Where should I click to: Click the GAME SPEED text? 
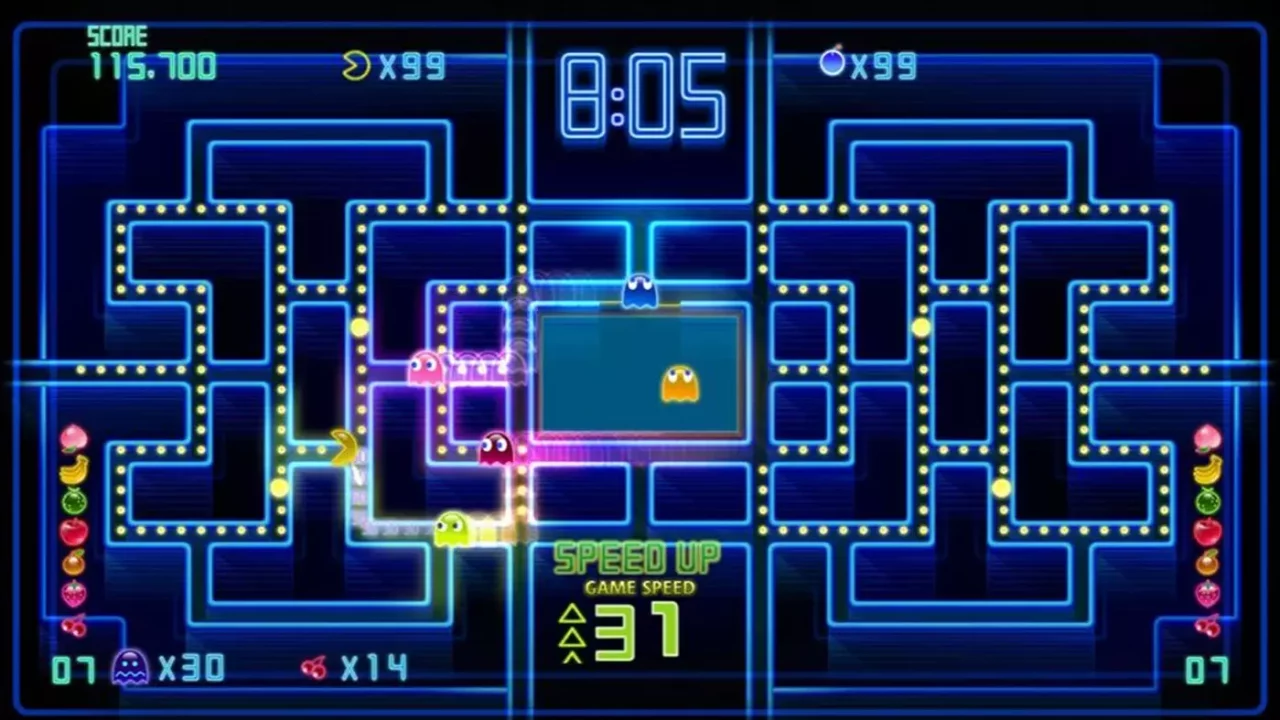point(640,588)
